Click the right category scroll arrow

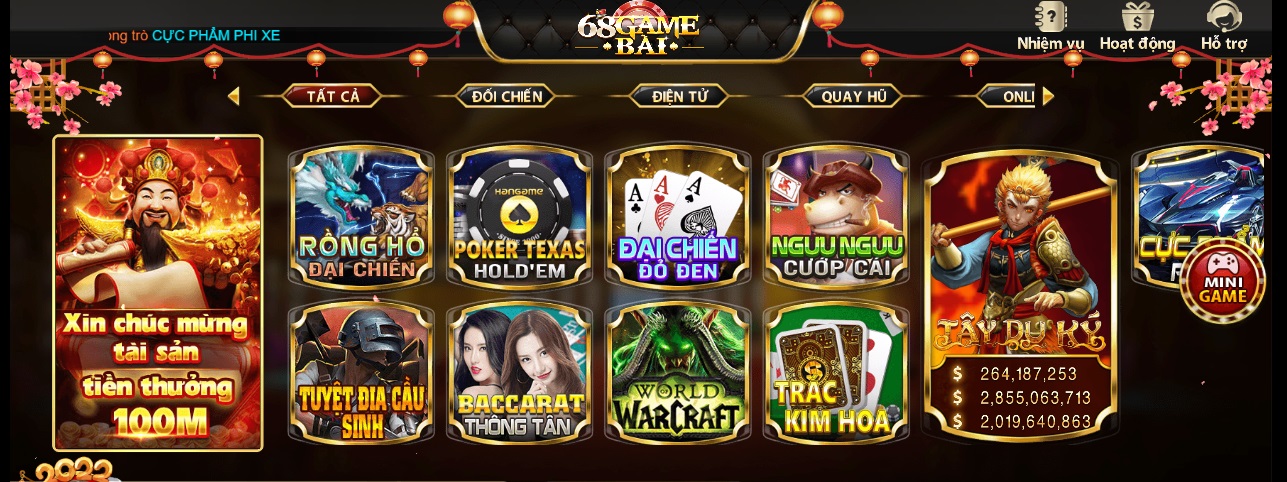coord(1048,96)
